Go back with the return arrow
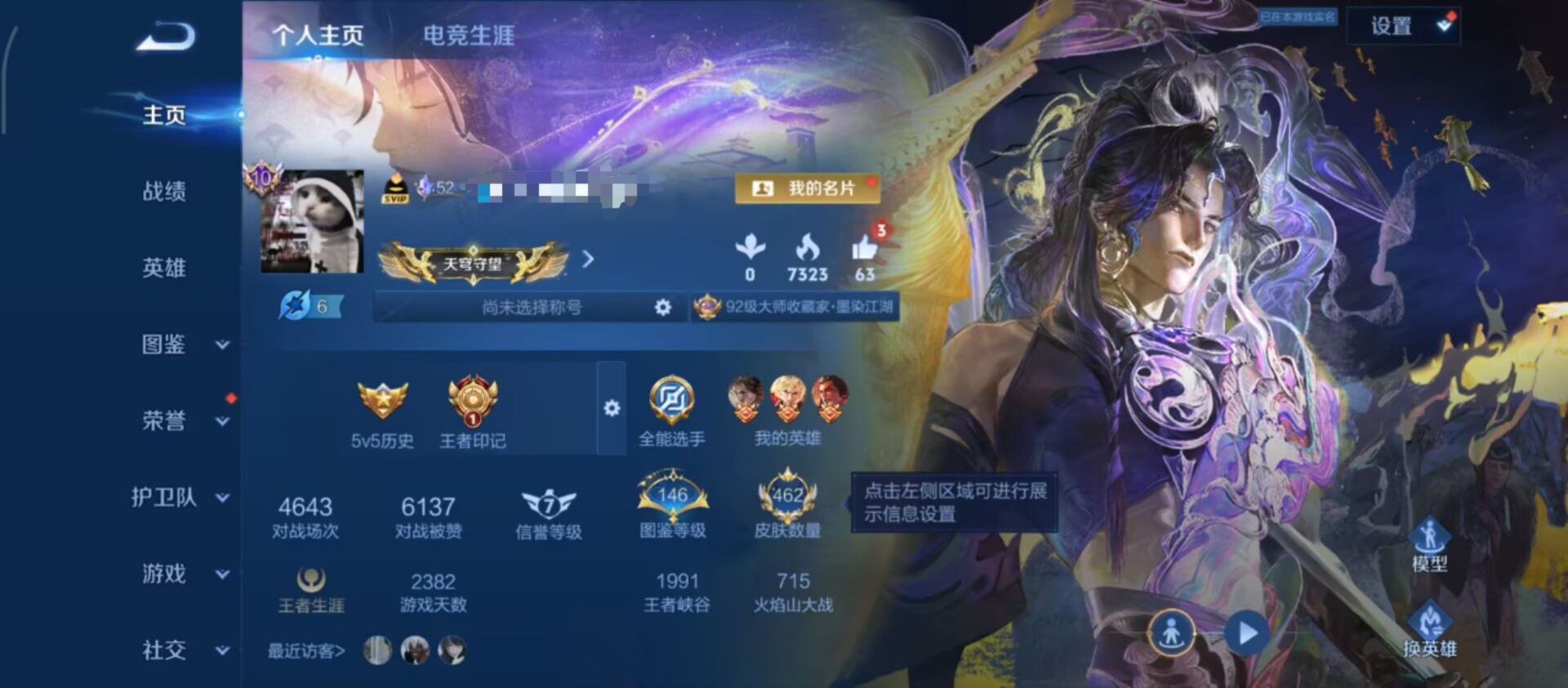Image resolution: width=1568 pixels, height=688 pixels. point(166,37)
